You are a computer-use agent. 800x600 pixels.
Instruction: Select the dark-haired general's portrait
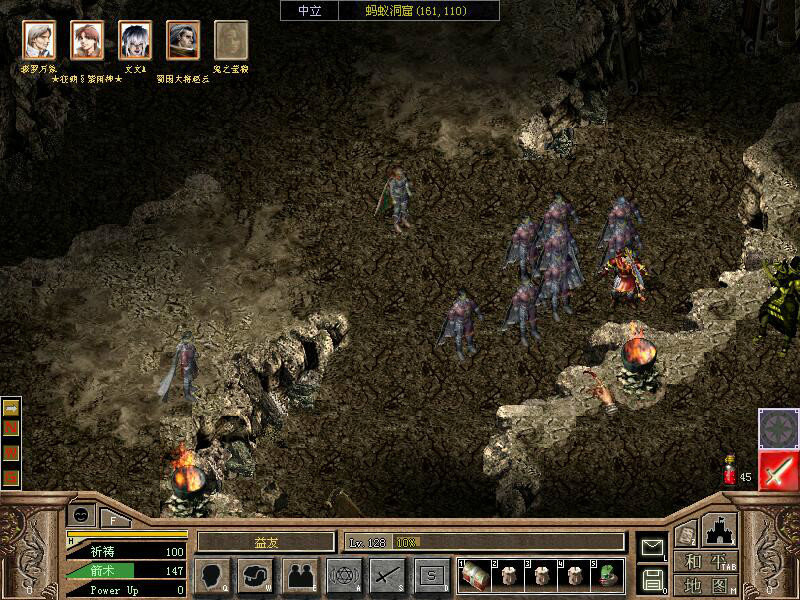tap(183, 40)
